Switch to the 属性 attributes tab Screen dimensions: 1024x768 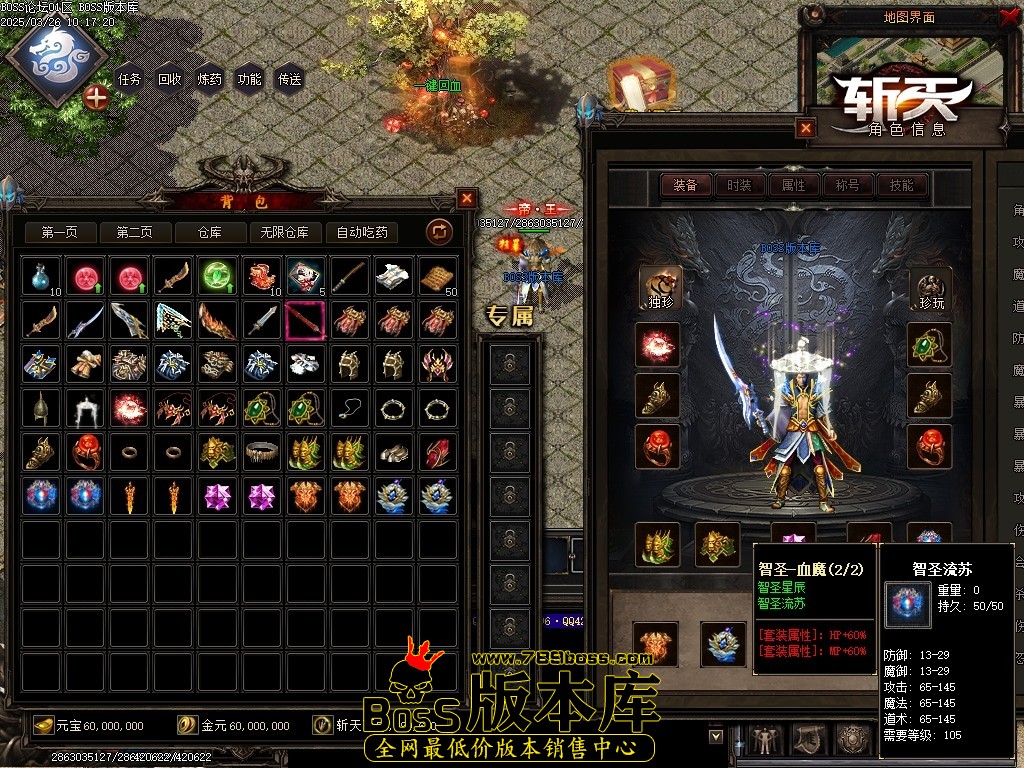click(x=794, y=185)
